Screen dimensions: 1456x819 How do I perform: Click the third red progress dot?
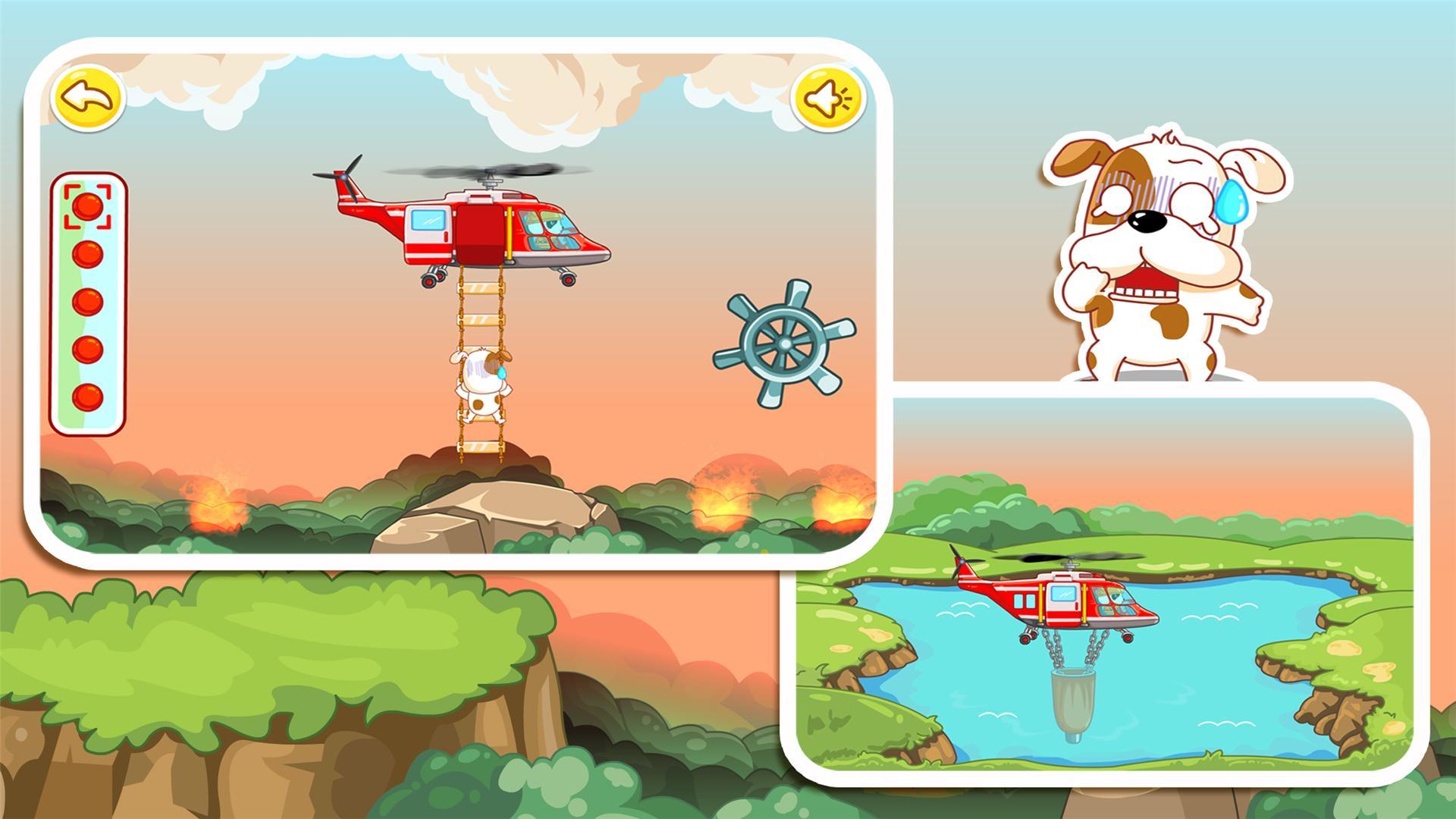tap(88, 303)
